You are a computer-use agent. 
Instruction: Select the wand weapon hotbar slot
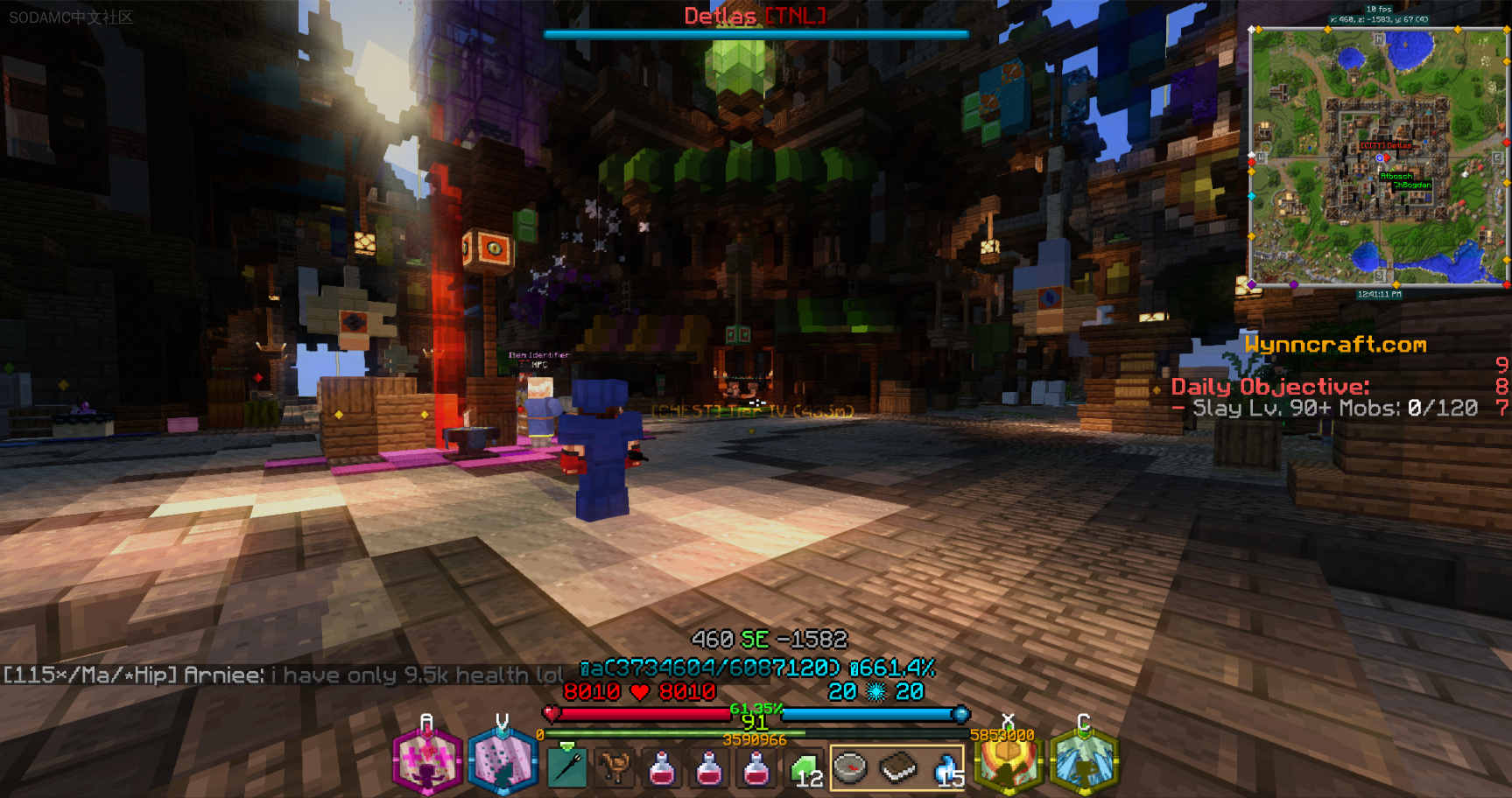[567, 768]
